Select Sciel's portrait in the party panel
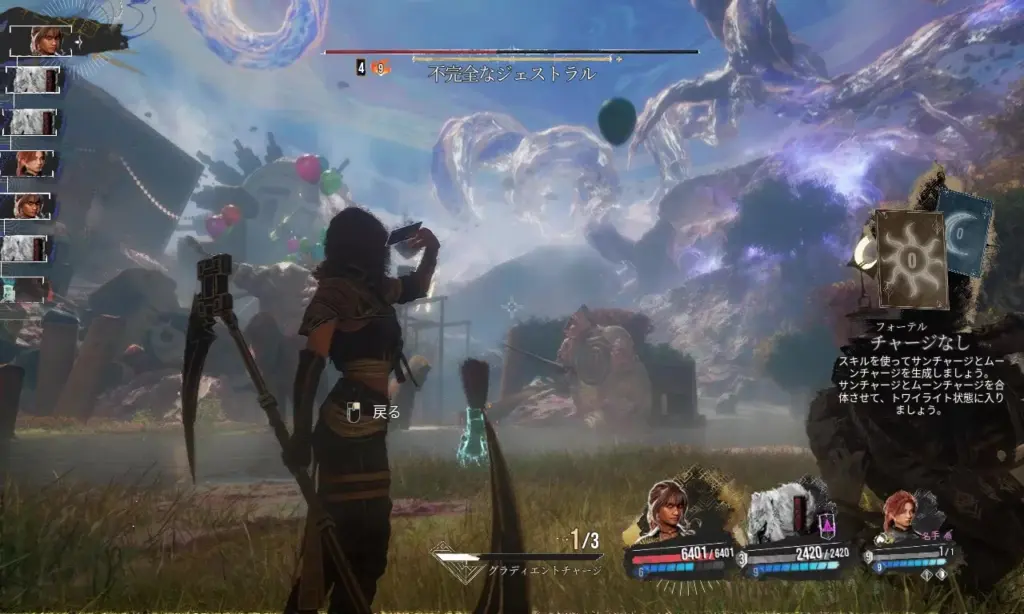Viewport: 1024px width, 614px height. coord(668,511)
